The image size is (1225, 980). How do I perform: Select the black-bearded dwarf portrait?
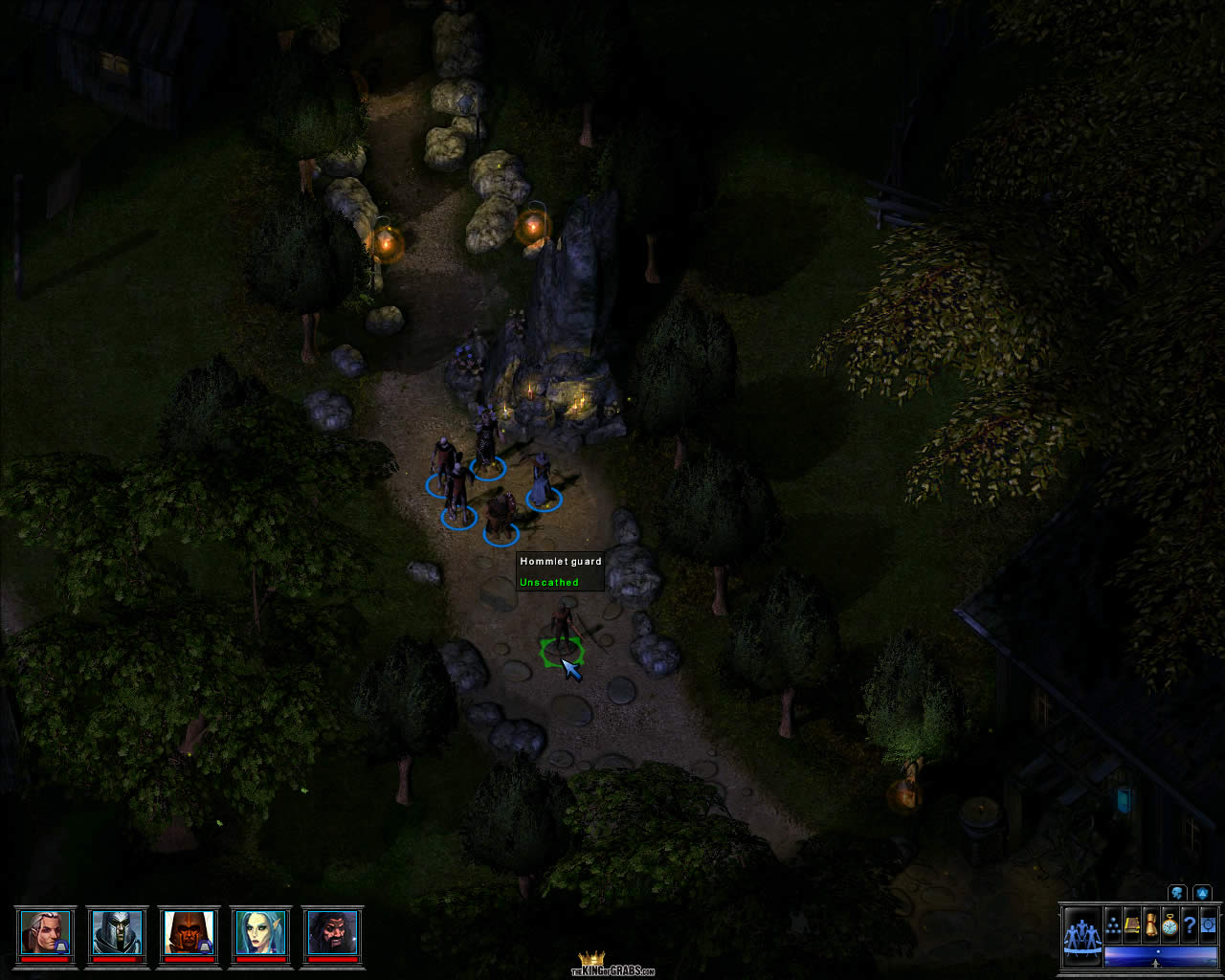click(332, 931)
